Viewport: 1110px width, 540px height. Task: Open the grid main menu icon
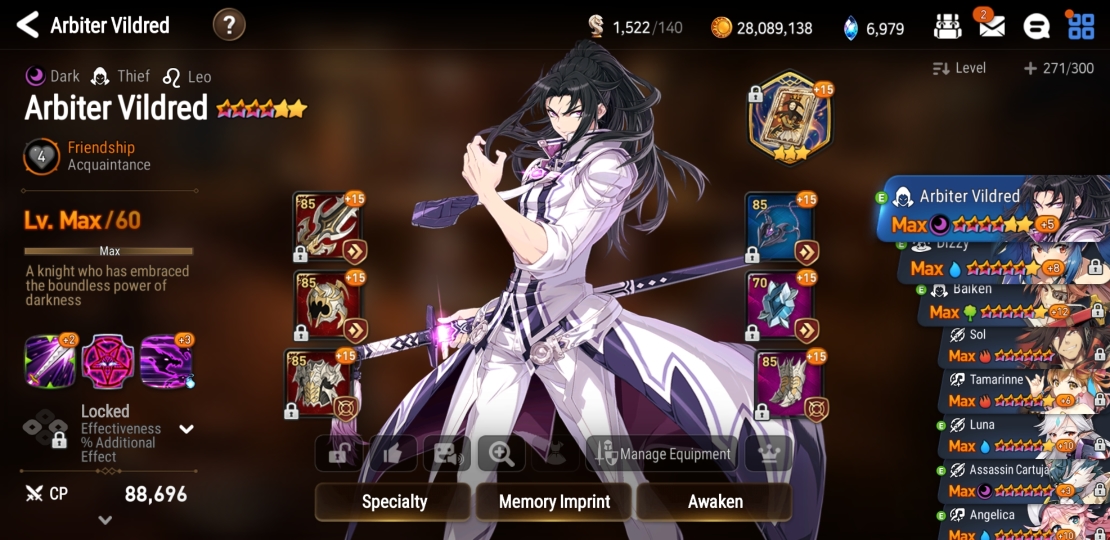[1081, 27]
